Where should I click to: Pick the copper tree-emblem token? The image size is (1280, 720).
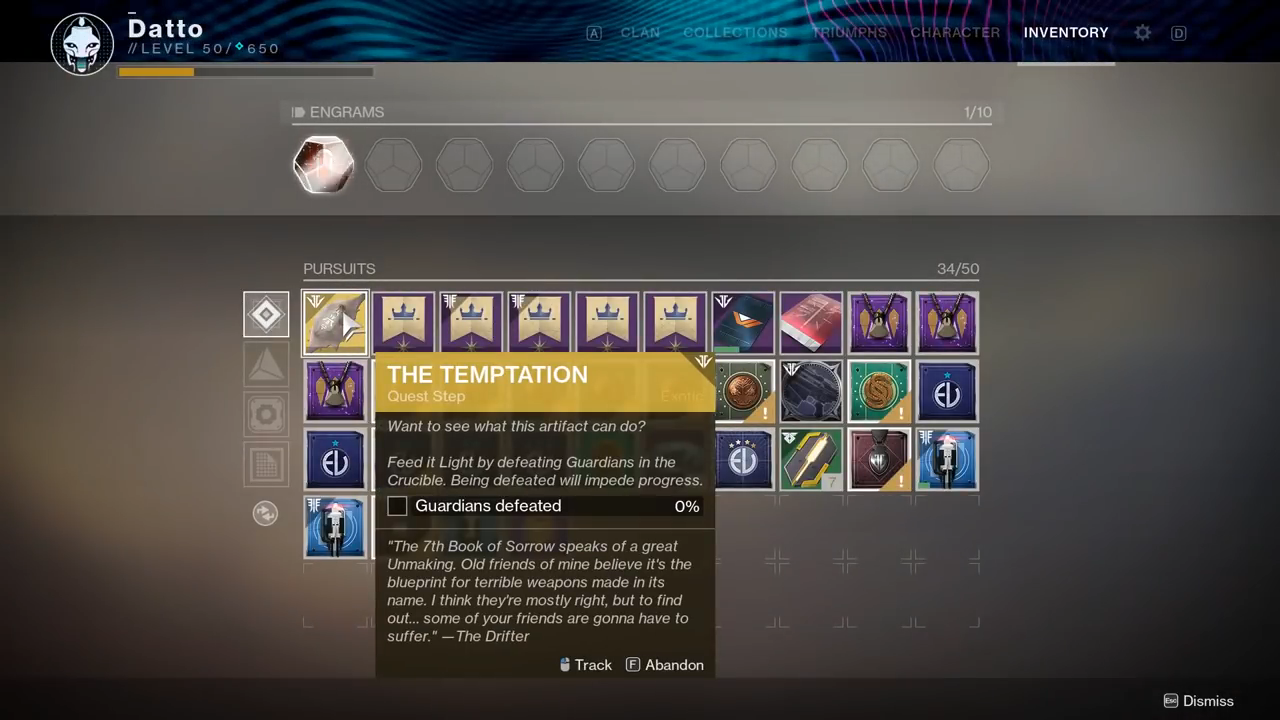745,391
